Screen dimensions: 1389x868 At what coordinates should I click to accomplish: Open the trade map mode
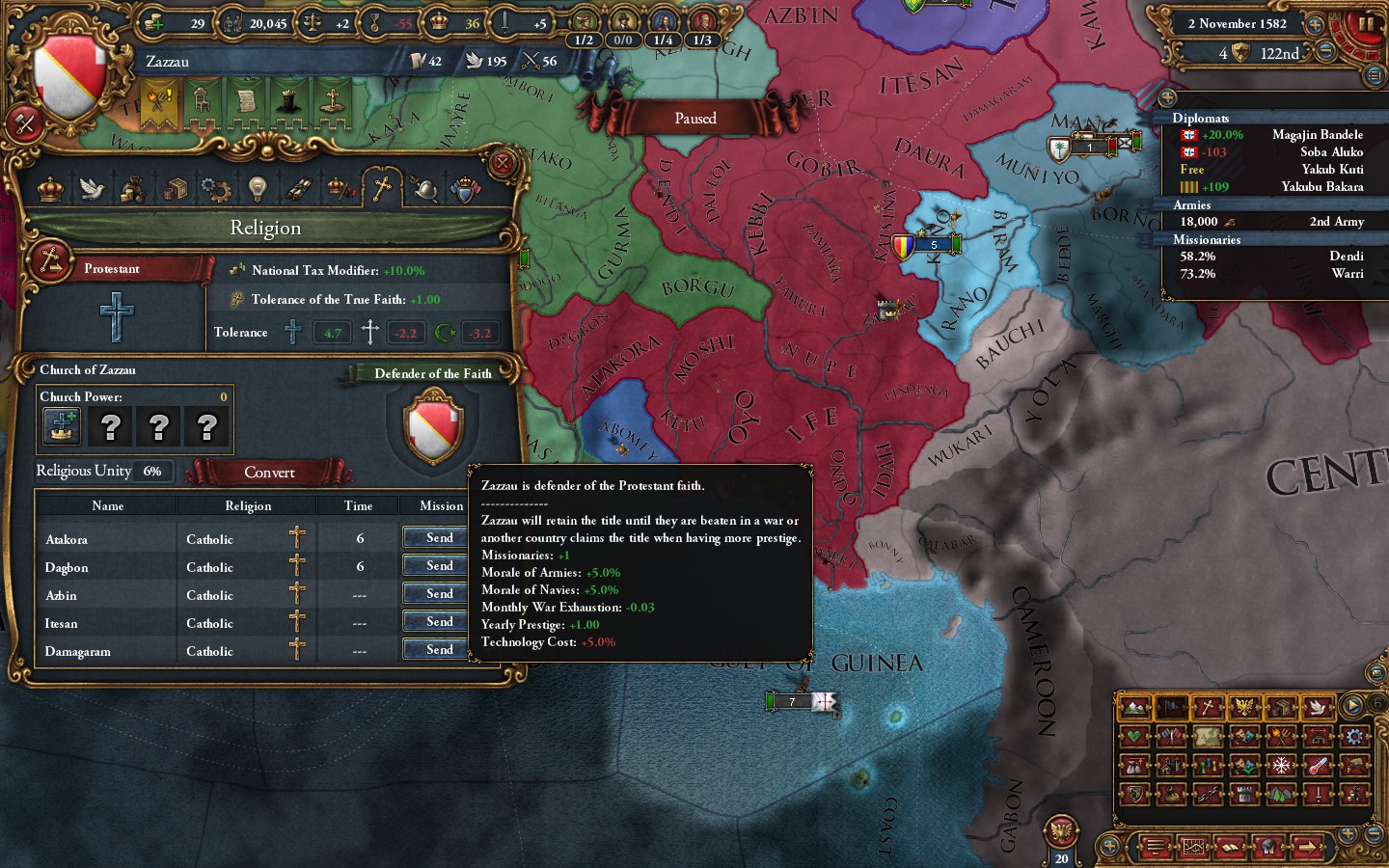(x=1280, y=707)
